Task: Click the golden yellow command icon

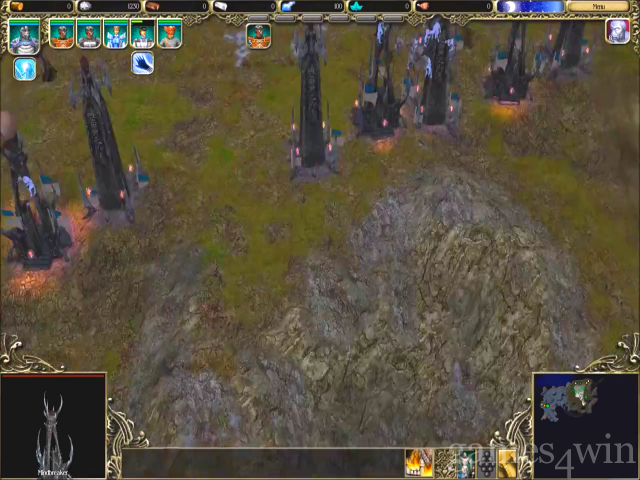Action: (507, 463)
